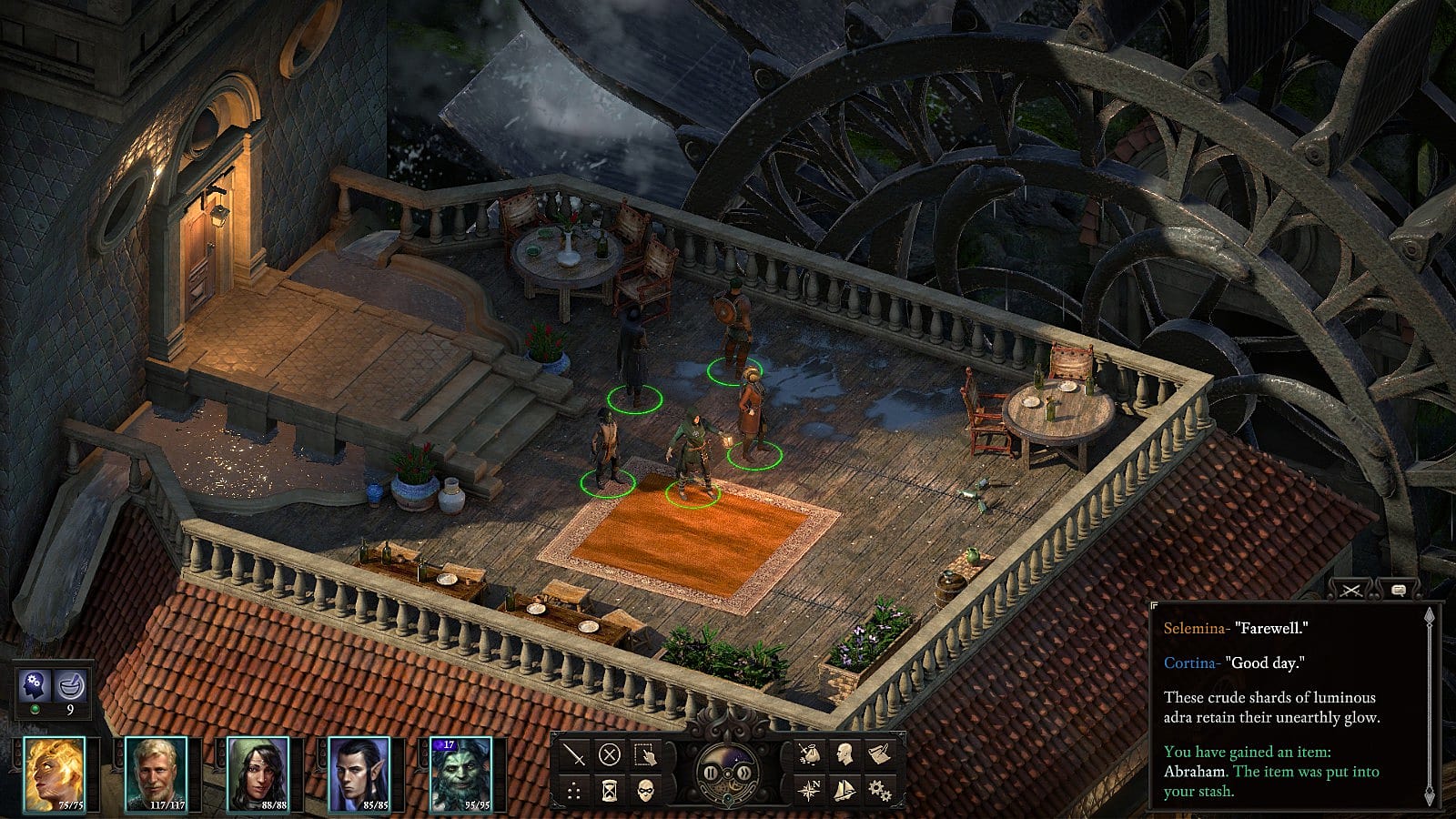Click the hourglass rest button
Screen dimensions: 1456x819
[x=610, y=790]
